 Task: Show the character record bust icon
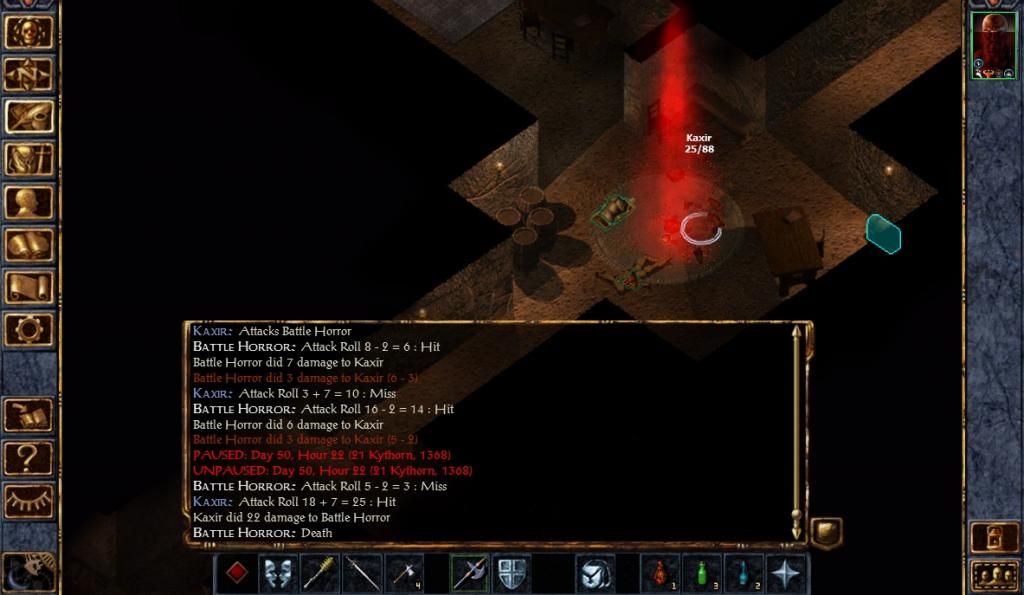pyautogui.click(x=29, y=202)
